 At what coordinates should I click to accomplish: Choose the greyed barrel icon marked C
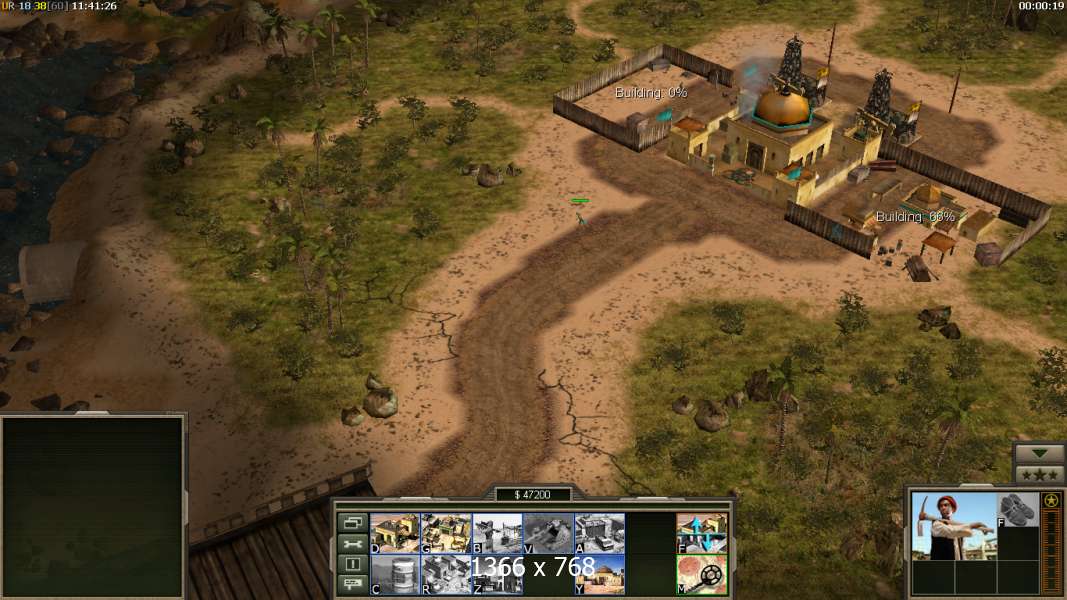point(395,574)
